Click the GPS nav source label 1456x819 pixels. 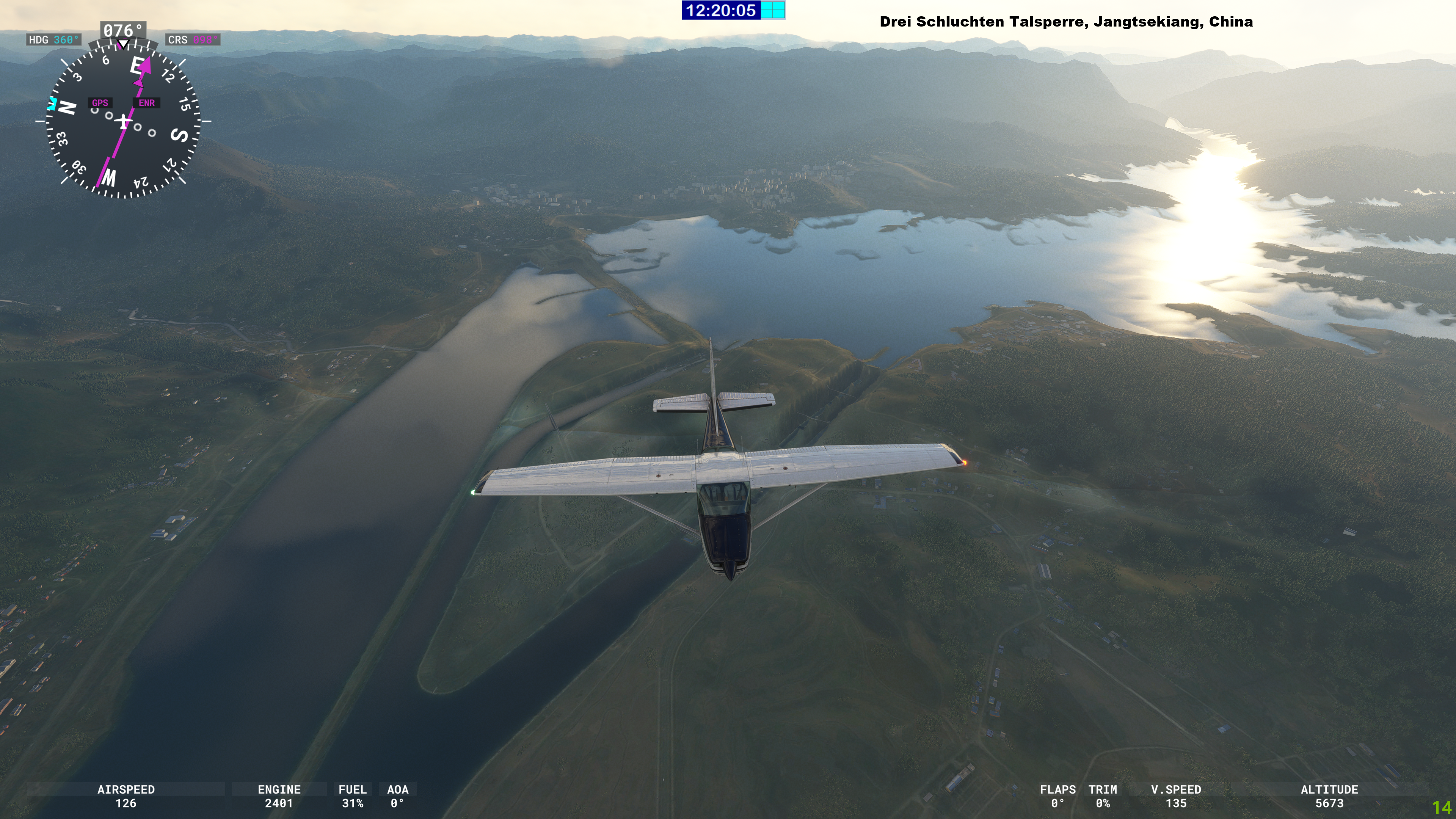pyautogui.click(x=100, y=103)
